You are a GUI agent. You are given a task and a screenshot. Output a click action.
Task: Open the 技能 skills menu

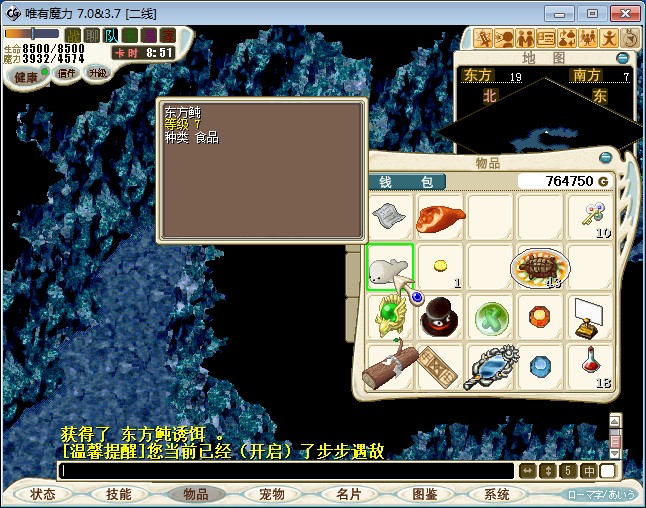[119, 494]
